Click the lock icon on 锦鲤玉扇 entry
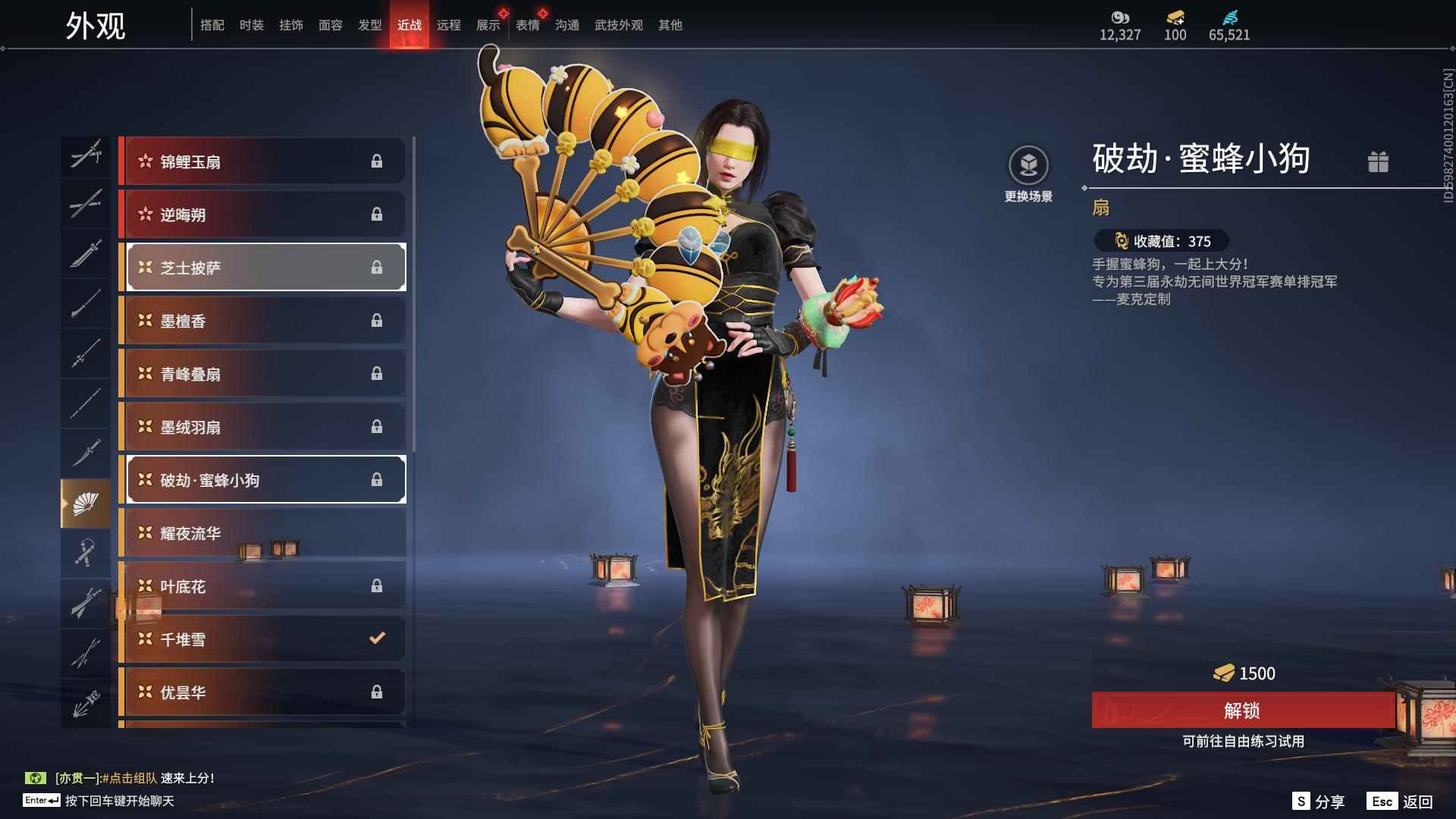 (377, 161)
